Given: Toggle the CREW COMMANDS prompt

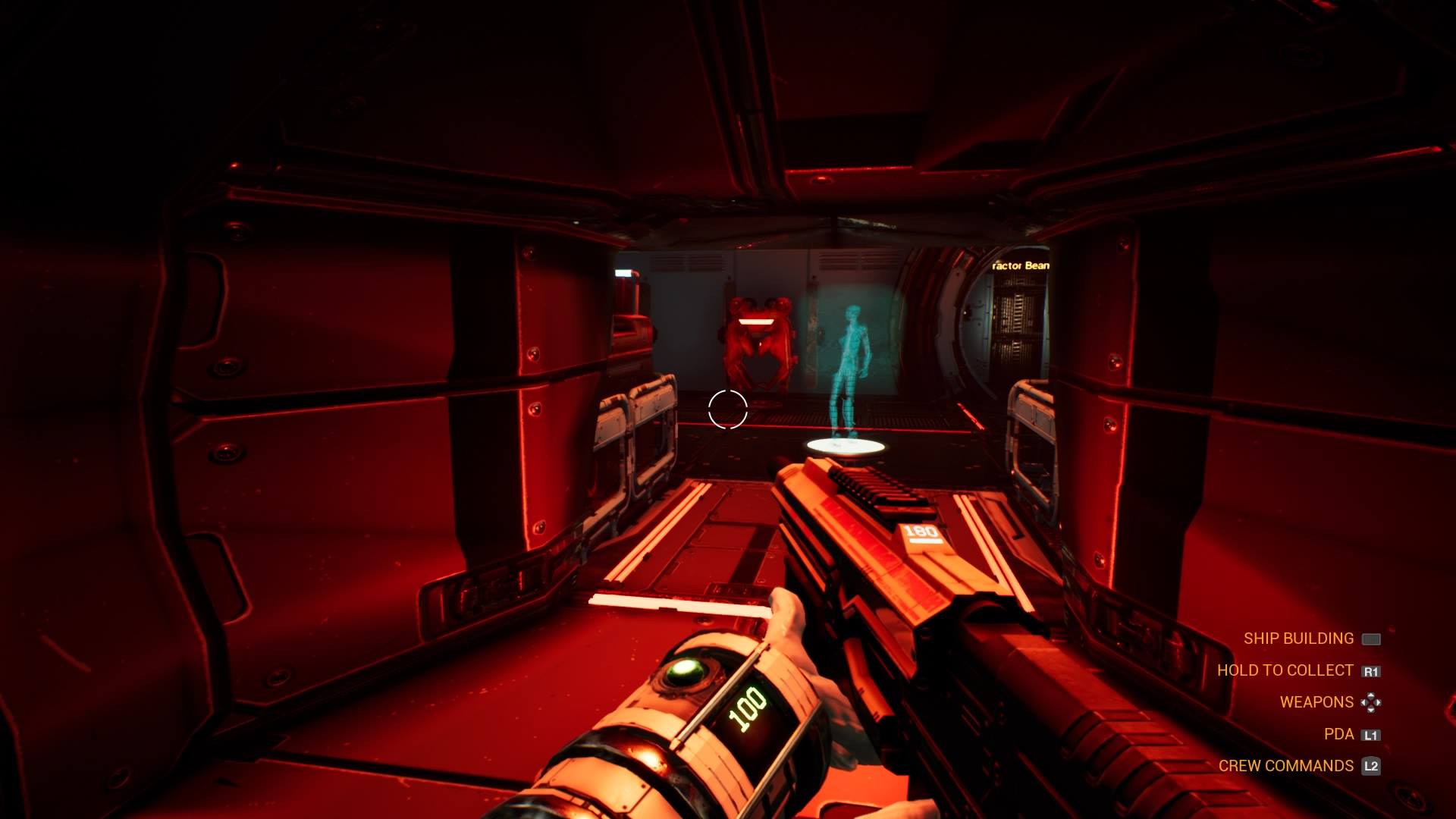Looking at the screenshot, I should (x=1288, y=766).
